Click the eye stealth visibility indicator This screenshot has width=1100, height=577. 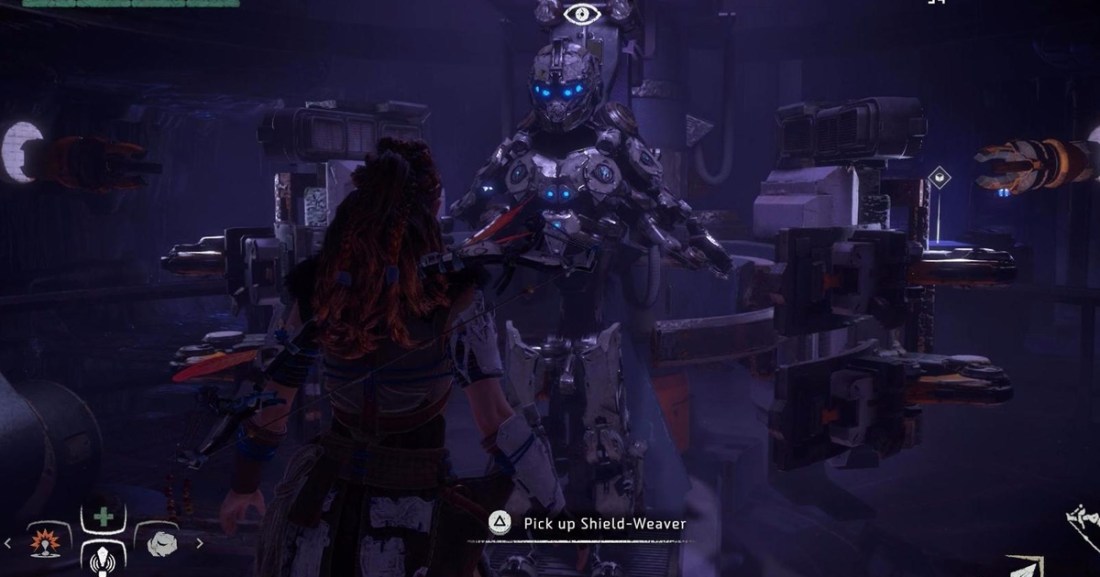(579, 14)
